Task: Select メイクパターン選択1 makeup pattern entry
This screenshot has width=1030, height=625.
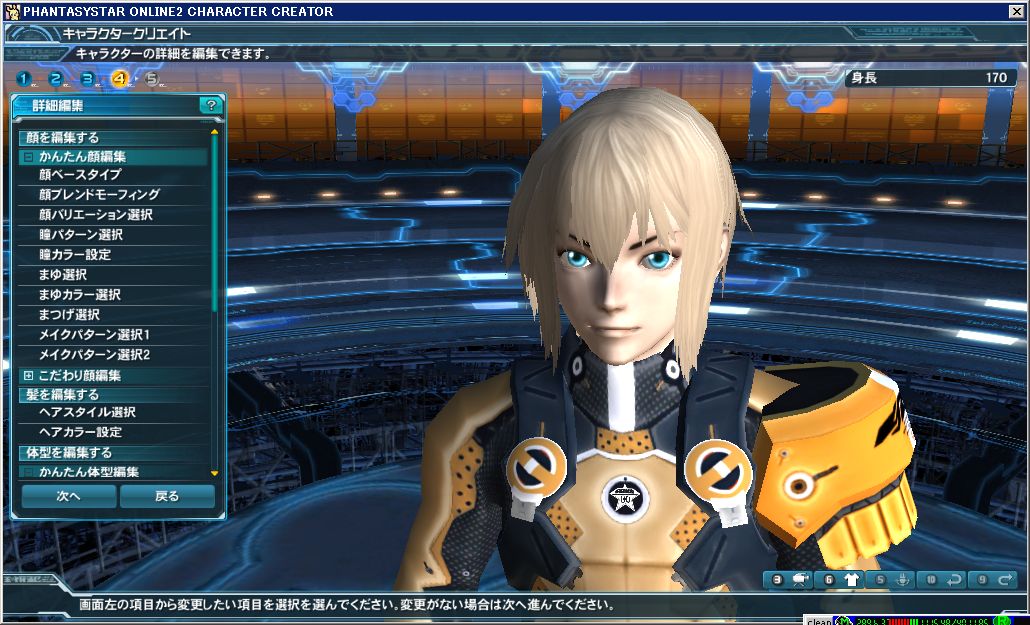Action: pyautogui.click(x=94, y=335)
